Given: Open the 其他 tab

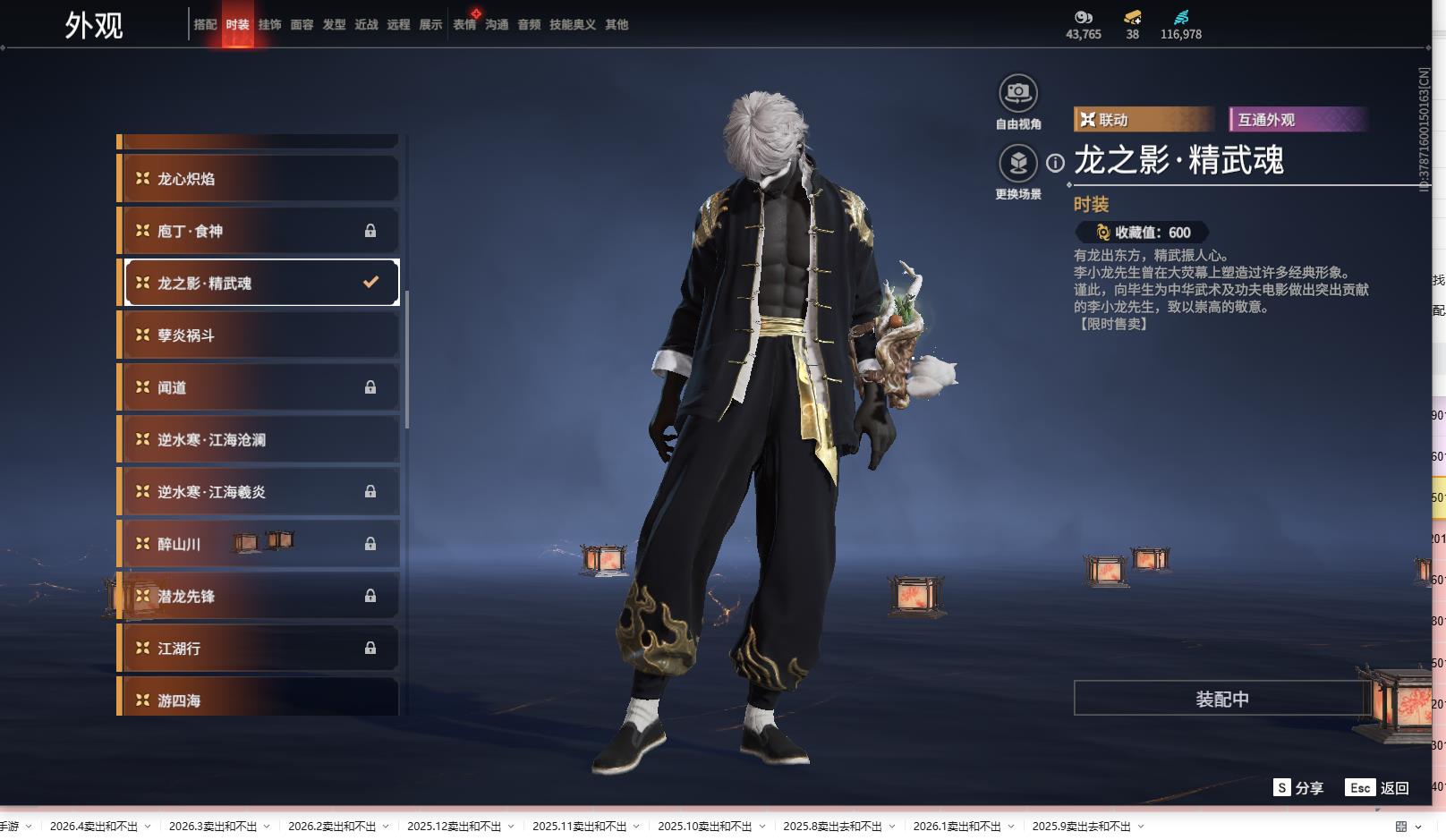Looking at the screenshot, I should click(x=617, y=25).
